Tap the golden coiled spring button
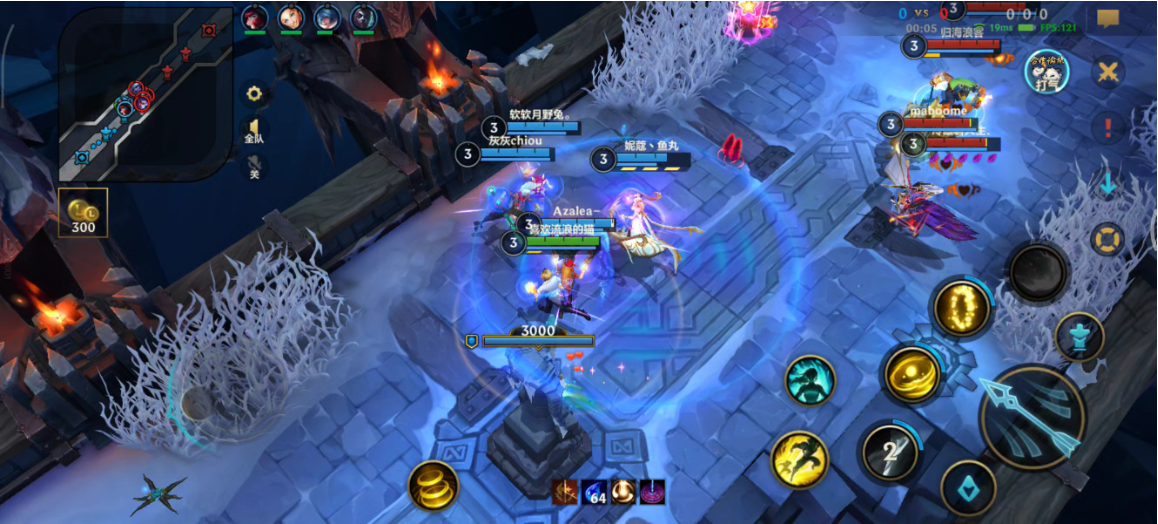This screenshot has height=524, width=1158. (x=433, y=486)
